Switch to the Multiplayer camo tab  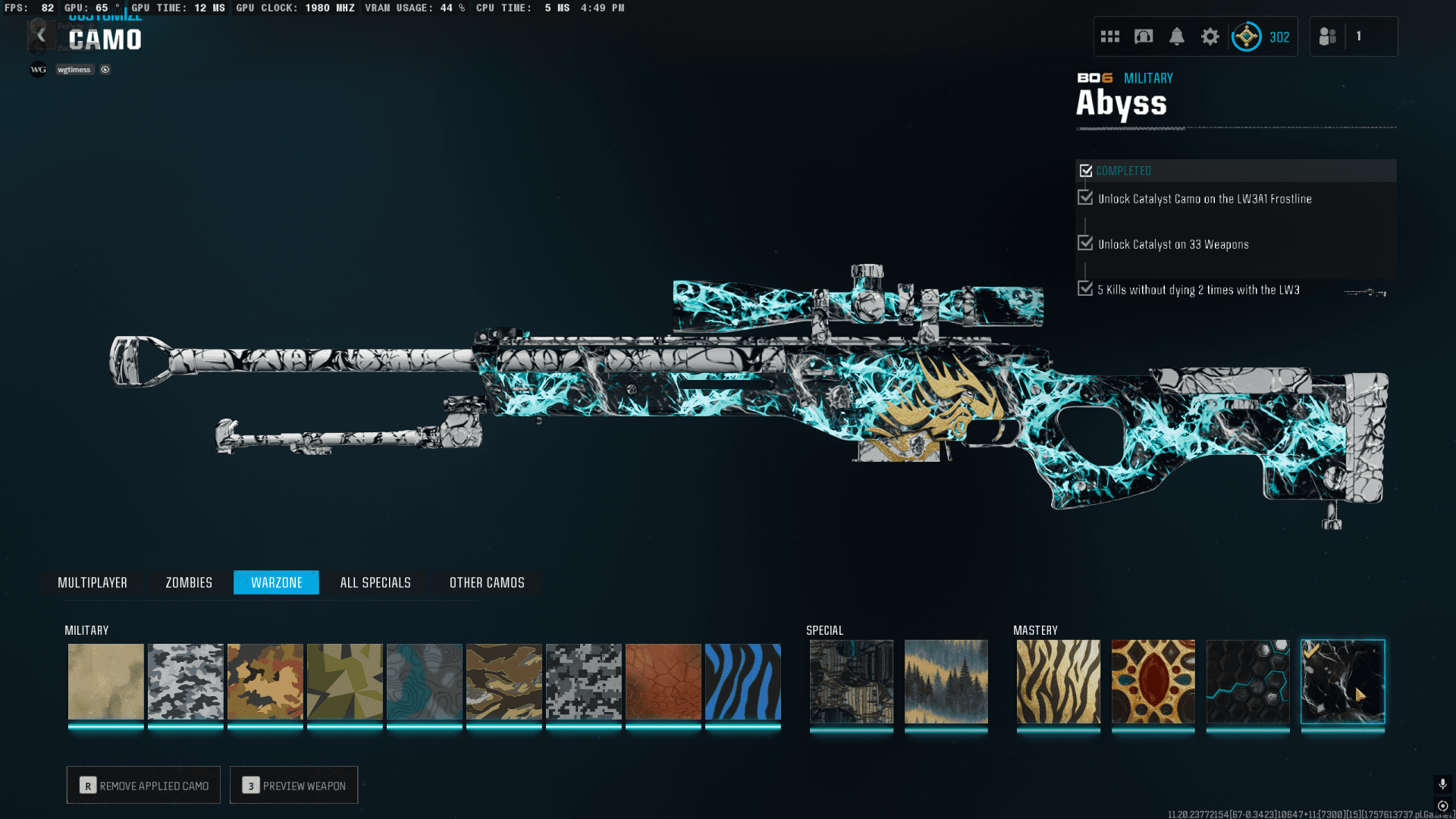[x=93, y=582]
